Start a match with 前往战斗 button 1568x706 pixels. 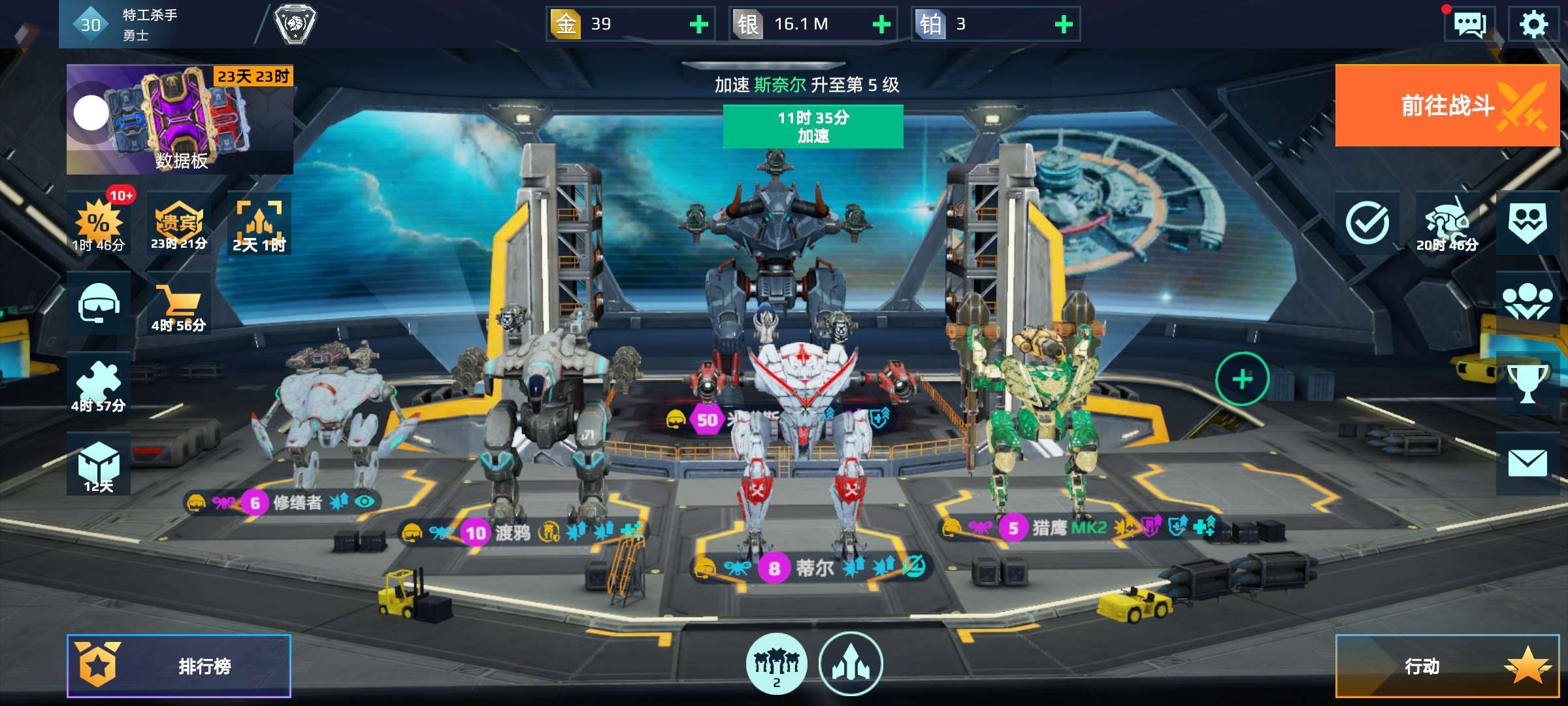(1446, 105)
